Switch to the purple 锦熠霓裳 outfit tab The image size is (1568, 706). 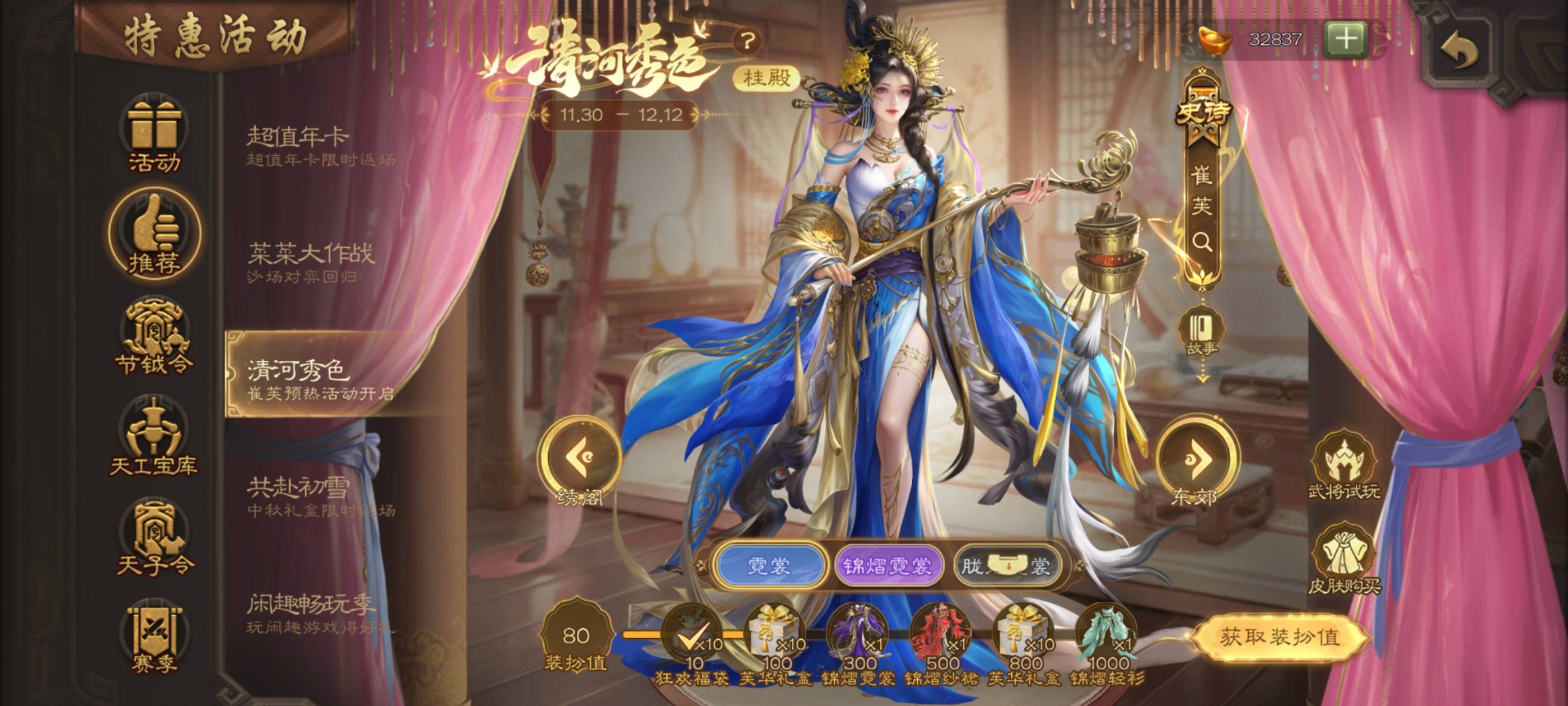point(886,566)
